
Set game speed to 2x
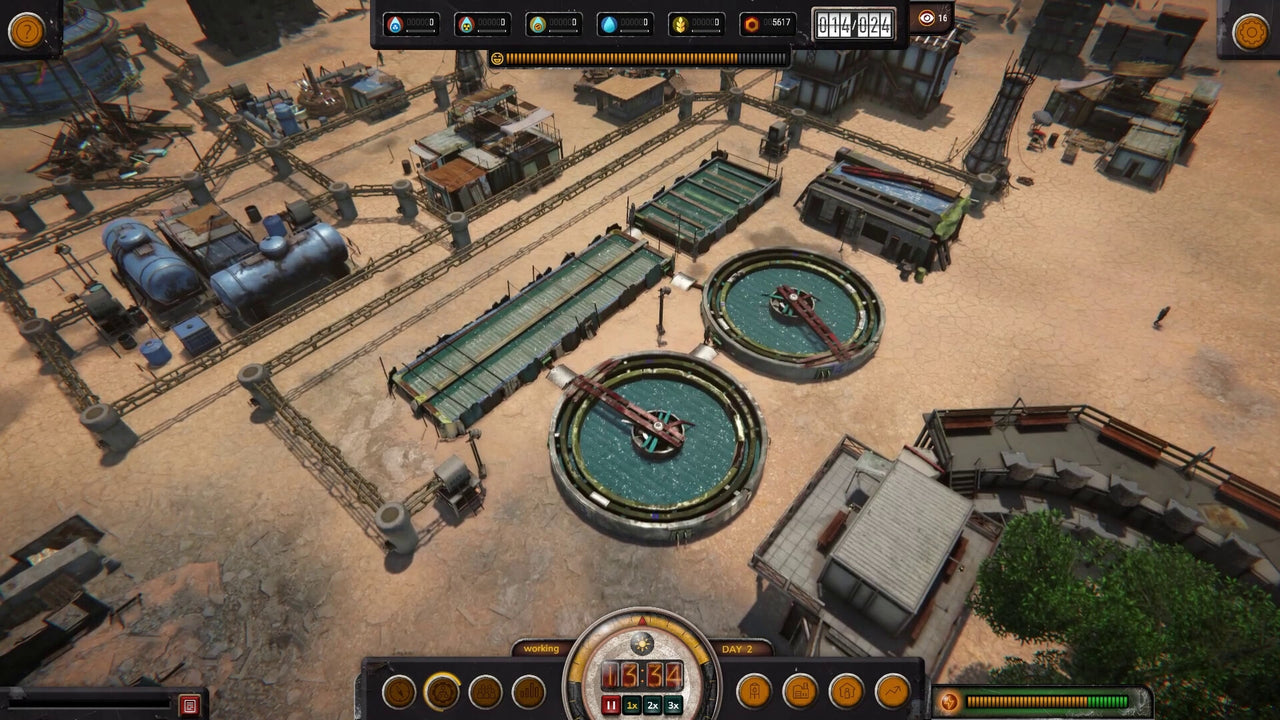[652, 704]
